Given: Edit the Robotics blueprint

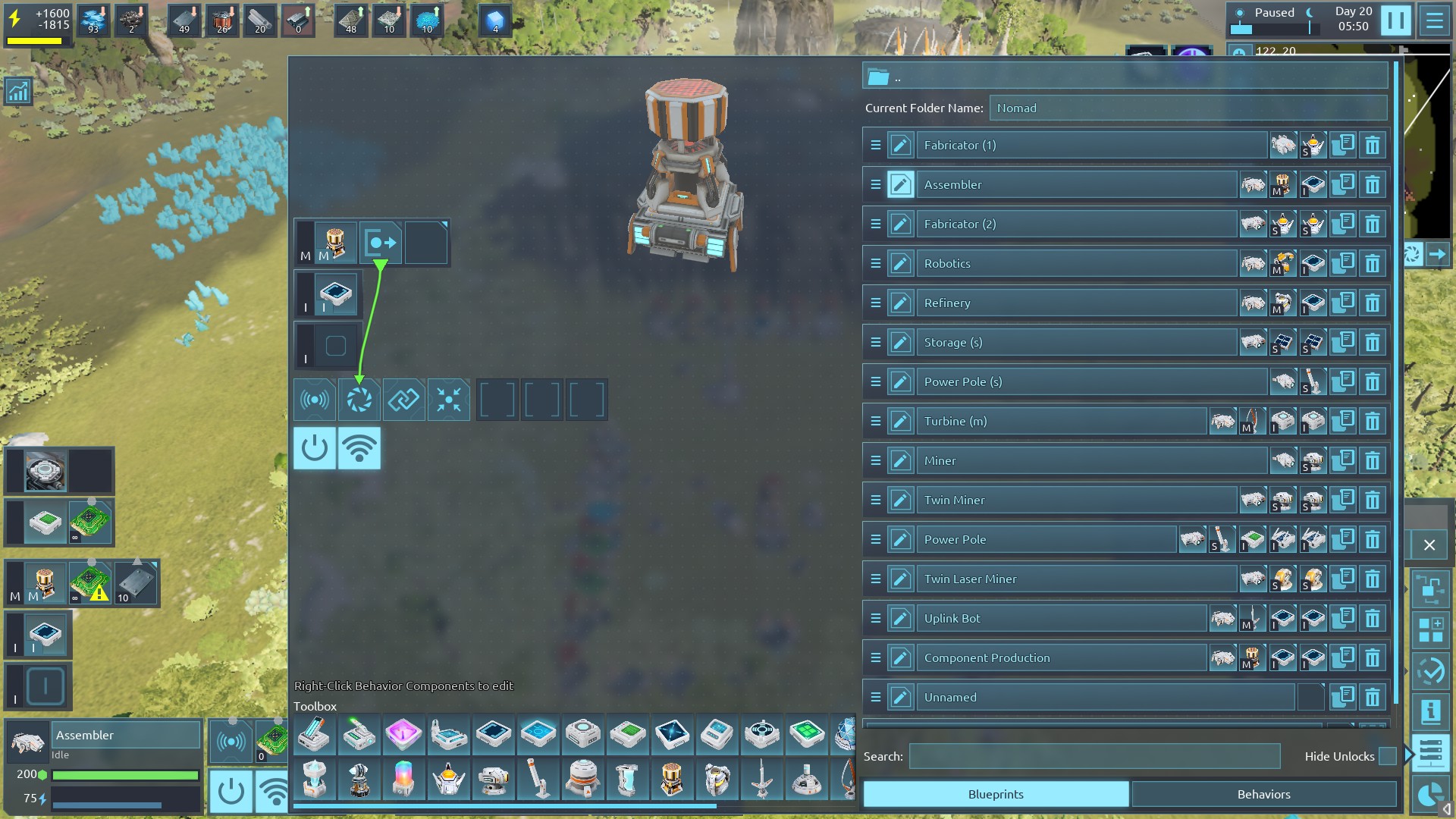Looking at the screenshot, I should 901,264.
